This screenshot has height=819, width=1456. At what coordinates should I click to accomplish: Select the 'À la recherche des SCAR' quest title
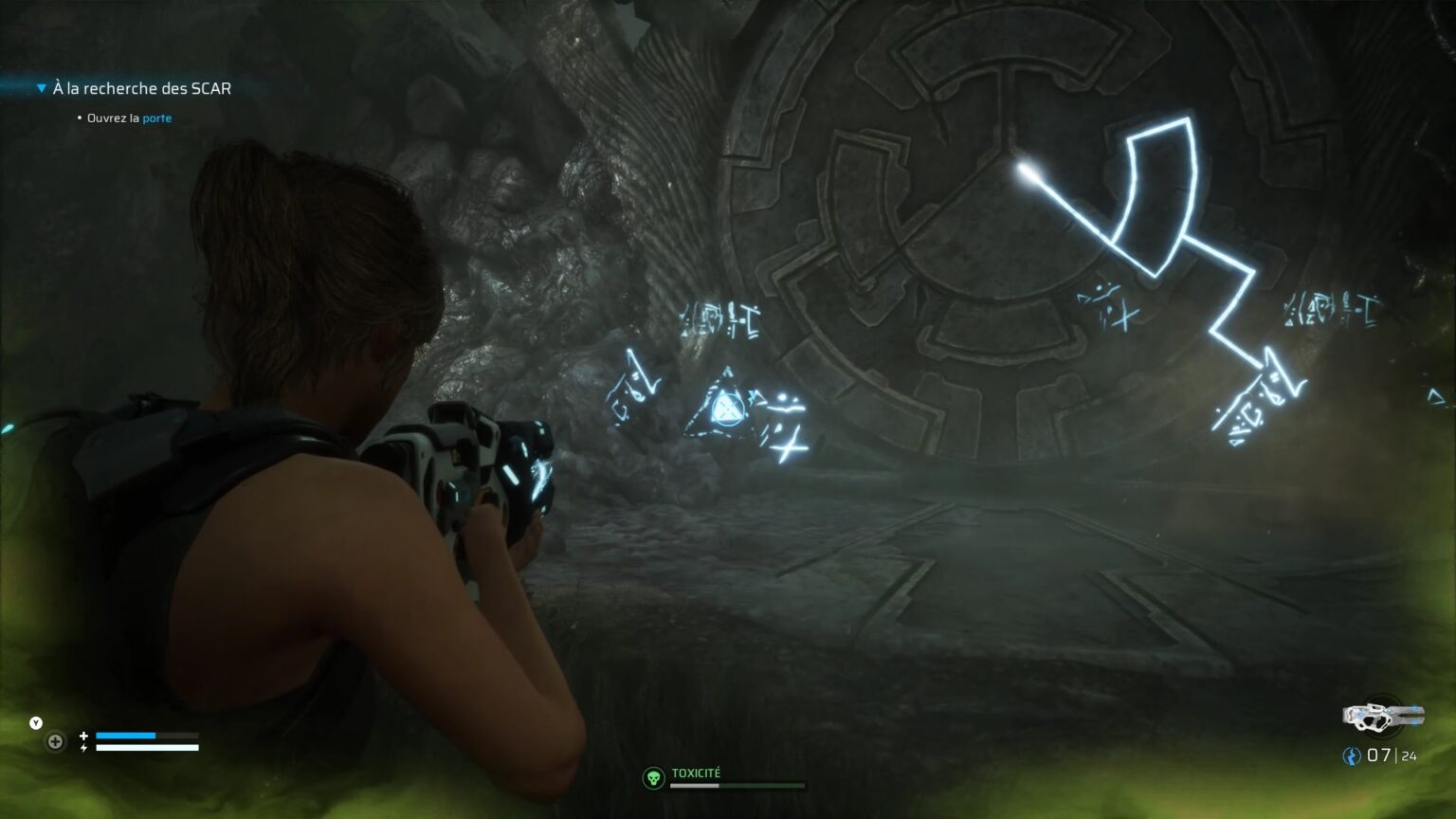(x=142, y=87)
